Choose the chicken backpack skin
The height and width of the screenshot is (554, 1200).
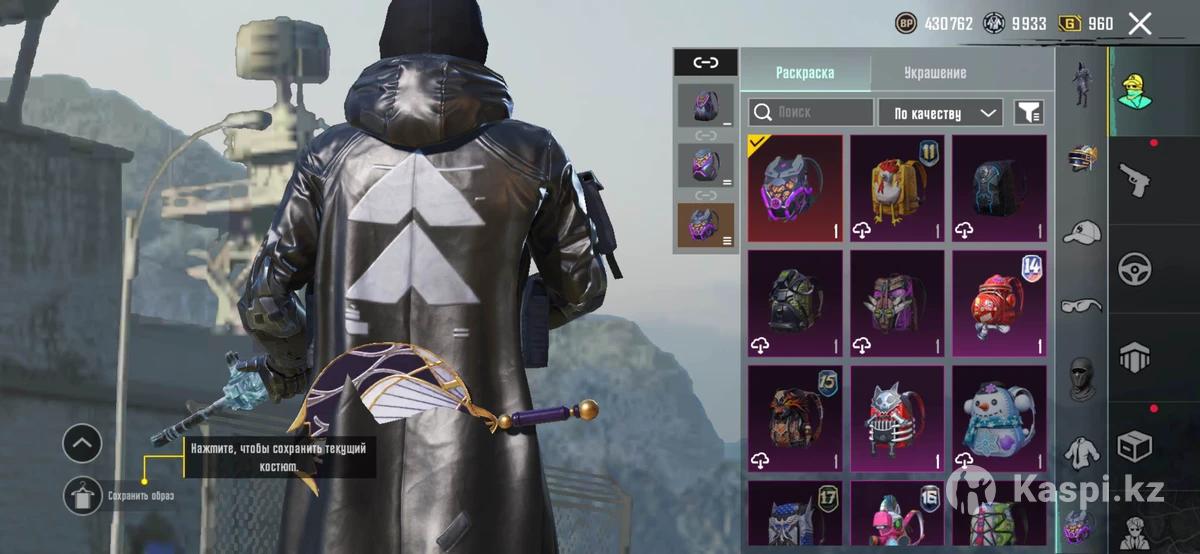(897, 189)
